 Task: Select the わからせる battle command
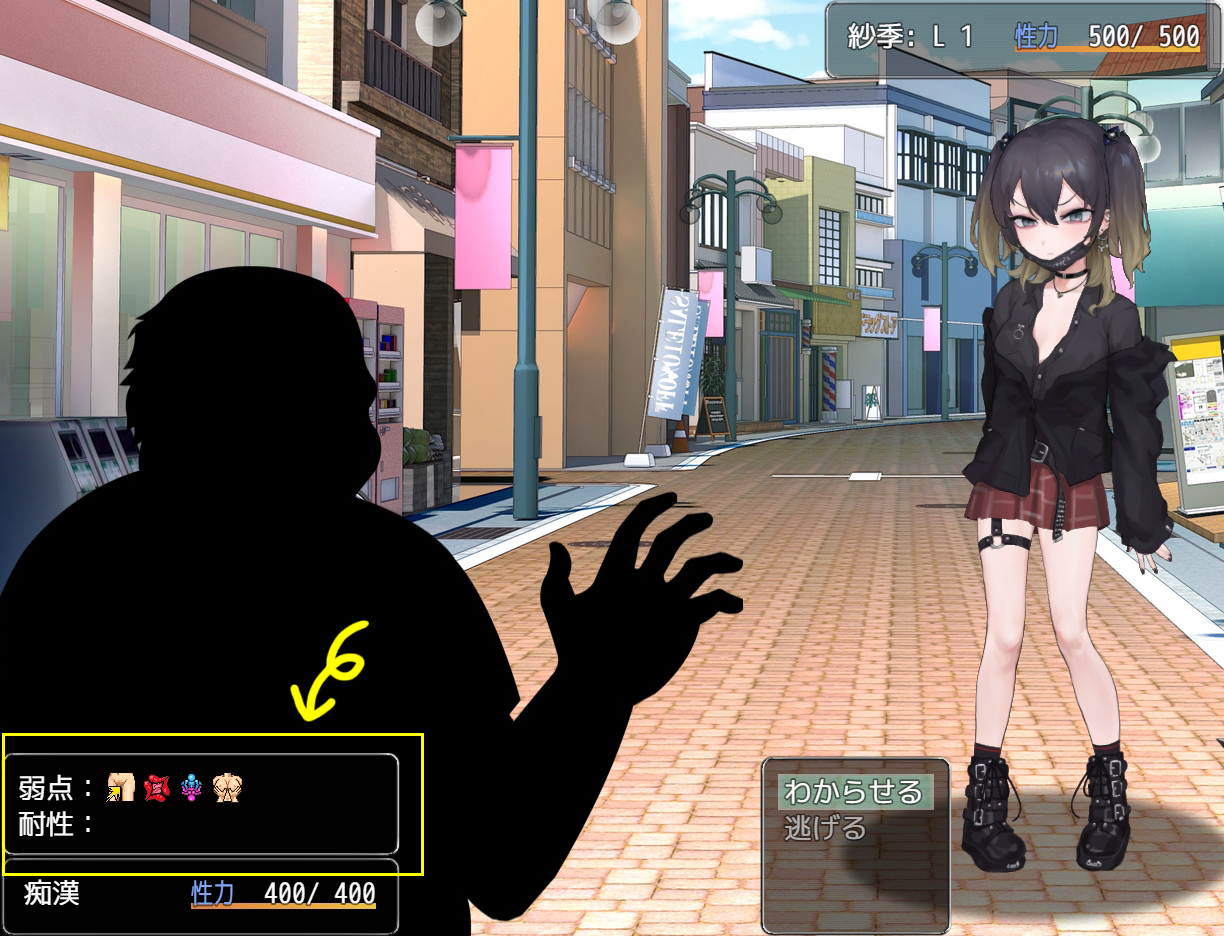[x=853, y=792]
